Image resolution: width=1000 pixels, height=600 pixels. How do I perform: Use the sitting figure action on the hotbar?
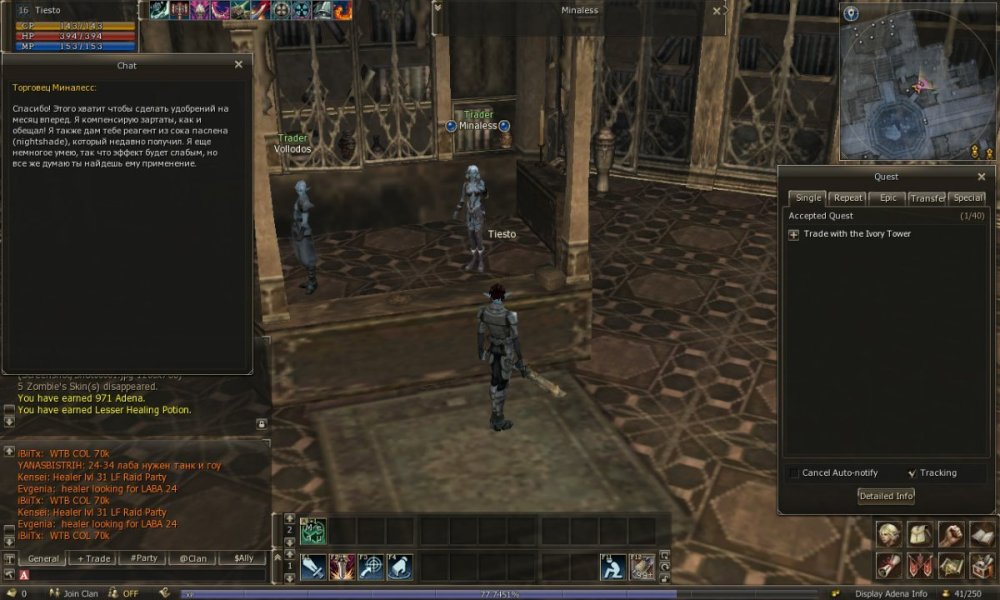coord(614,567)
